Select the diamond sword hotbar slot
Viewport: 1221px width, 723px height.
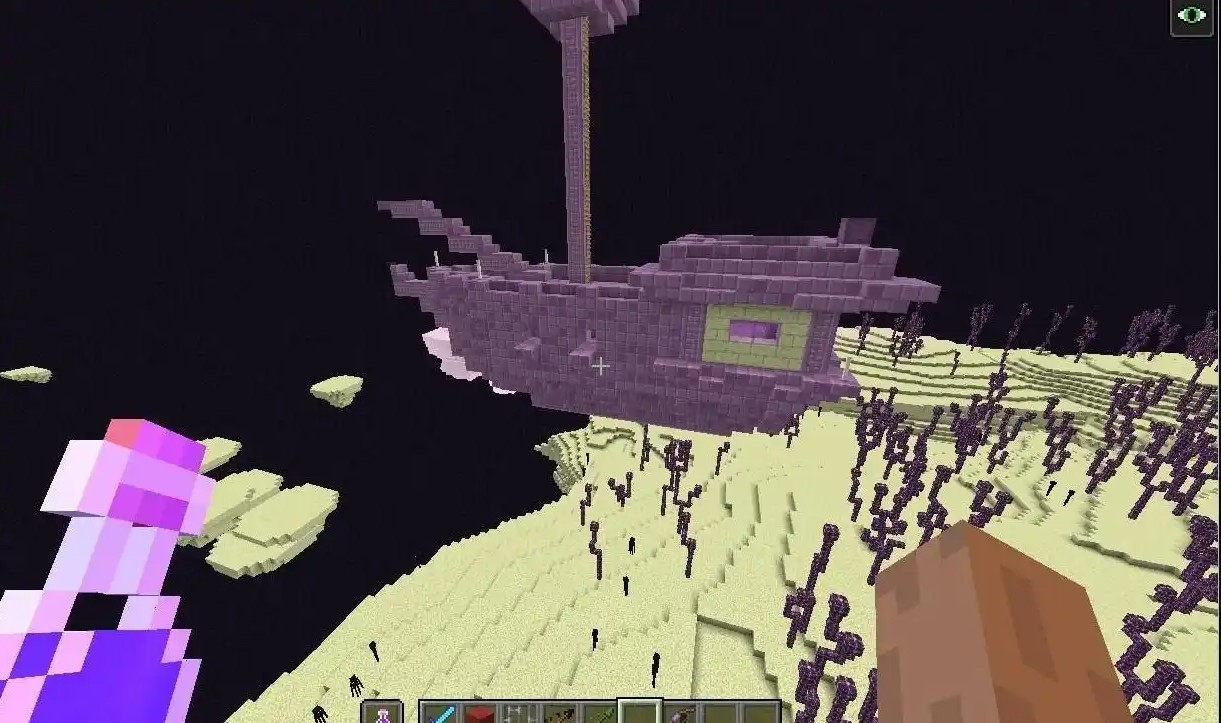click(x=439, y=714)
